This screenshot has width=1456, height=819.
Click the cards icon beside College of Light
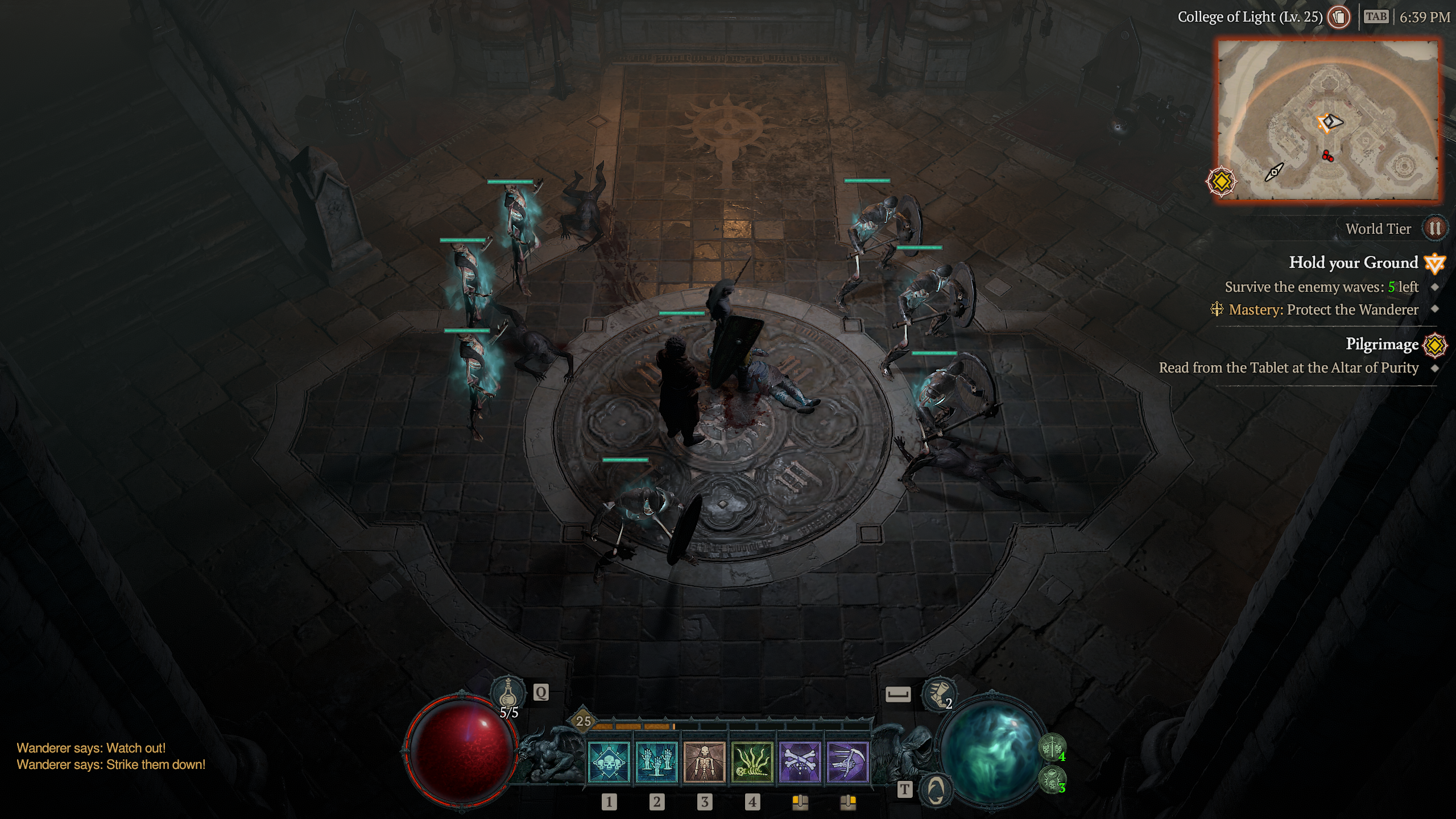point(1339,17)
